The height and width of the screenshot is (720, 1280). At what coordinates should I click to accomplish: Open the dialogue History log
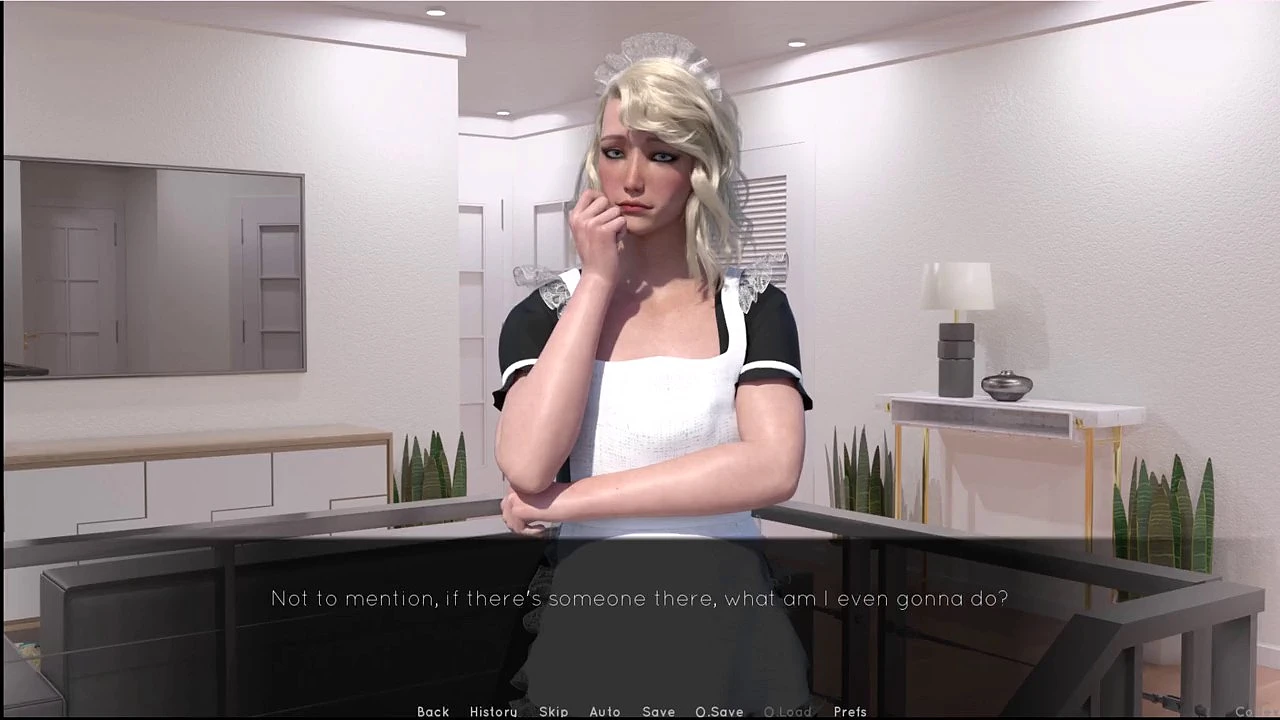tap(493, 711)
